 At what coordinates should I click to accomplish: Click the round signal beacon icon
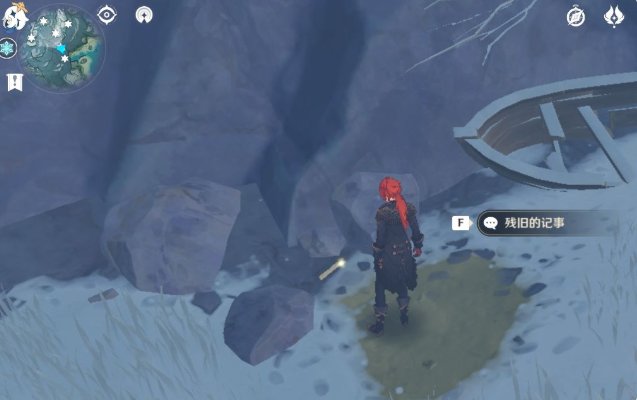pyautogui.click(x=145, y=15)
